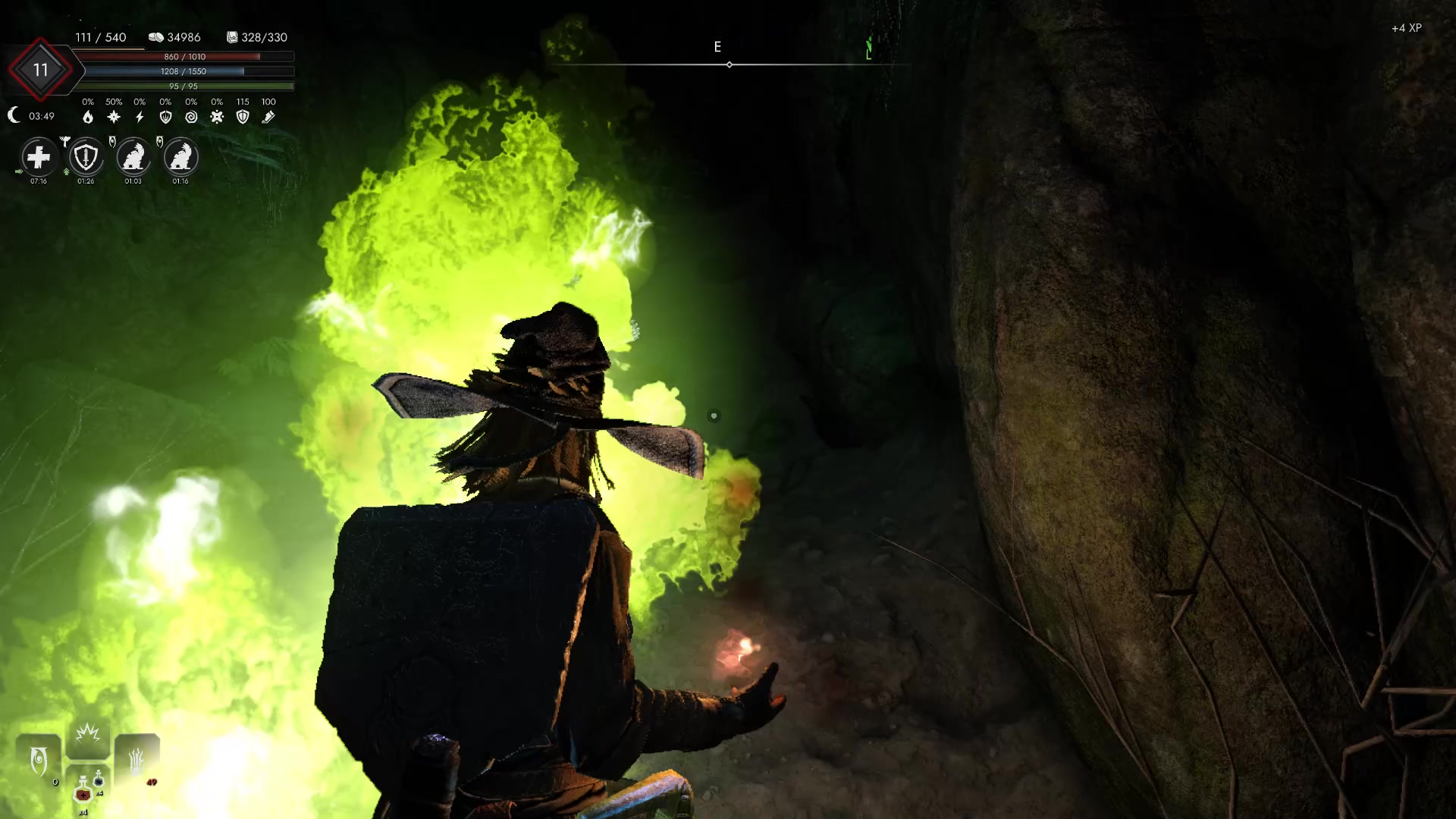1456x819 pixels.
Task: Click the armor shield icon showing 115
Action: pyautogui.click(x=243, y=118)
